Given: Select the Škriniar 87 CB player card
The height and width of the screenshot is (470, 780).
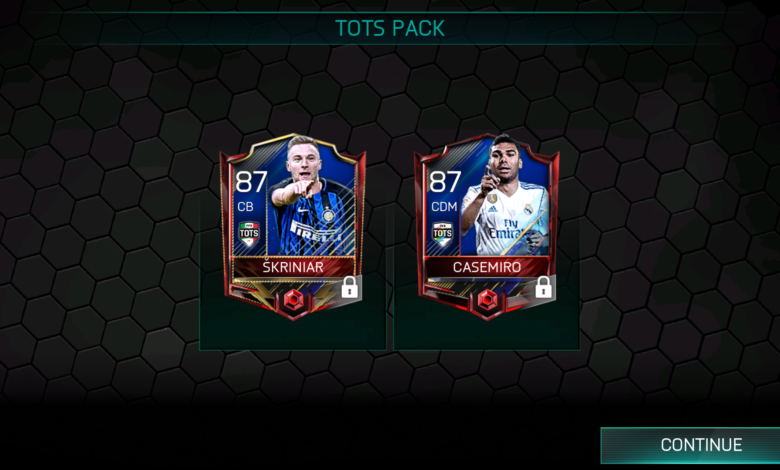Looking at the screenshot, I should coord(292,220).
